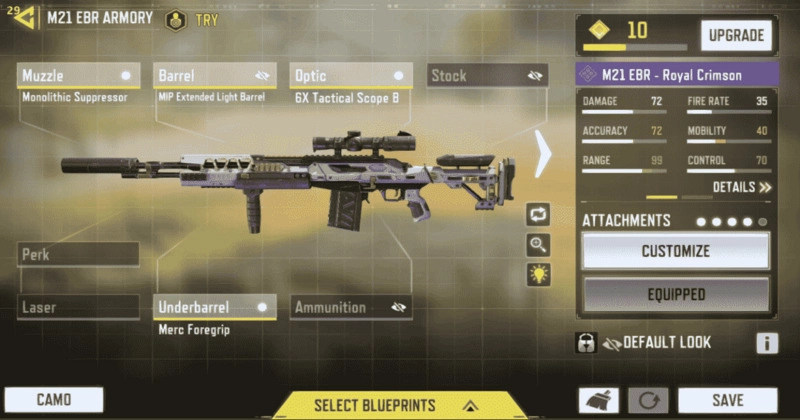Click the magnifying glass inspect icon

539,245
